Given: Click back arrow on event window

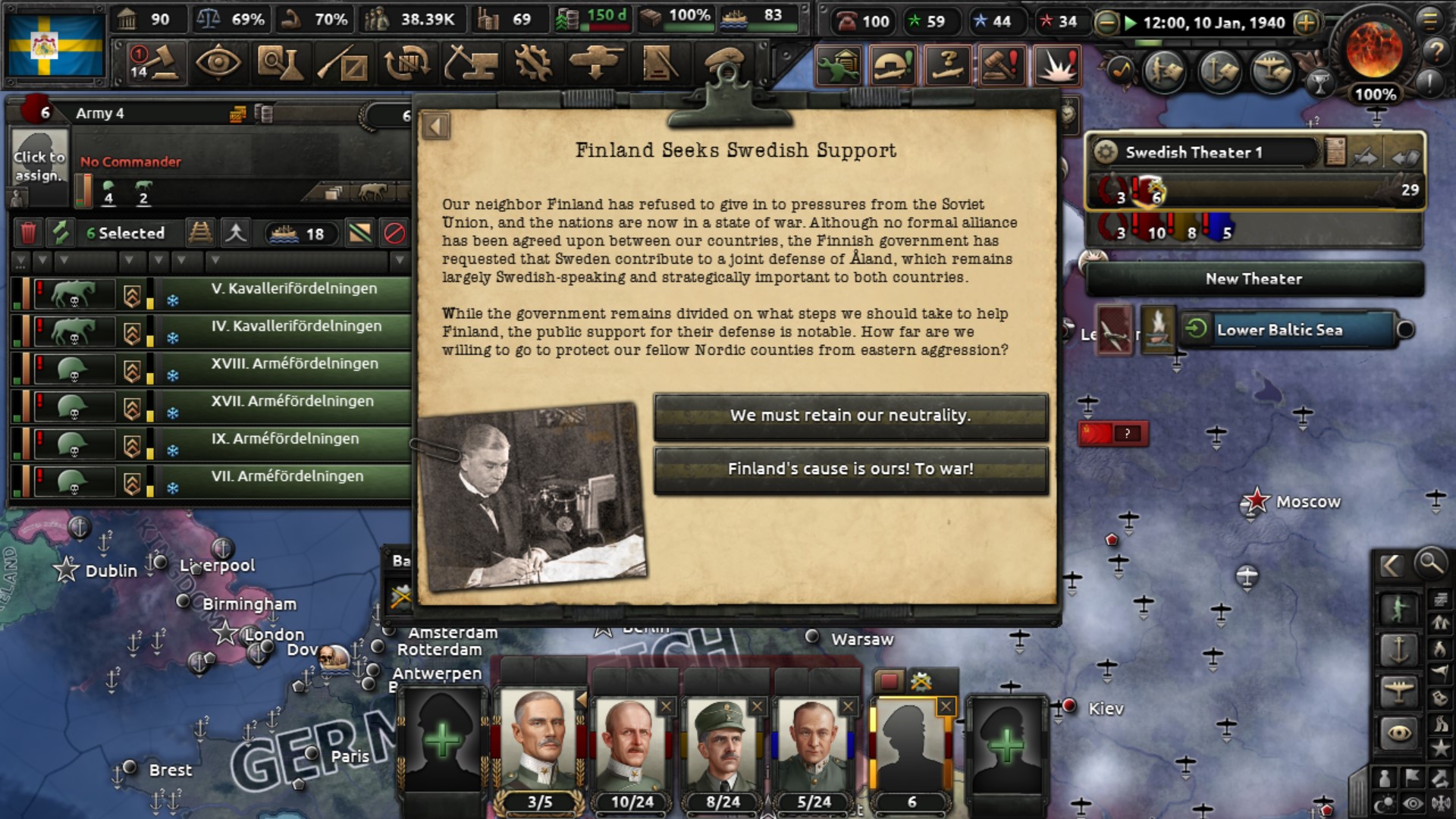Looking at the screenshot, I should pos(435,125).
